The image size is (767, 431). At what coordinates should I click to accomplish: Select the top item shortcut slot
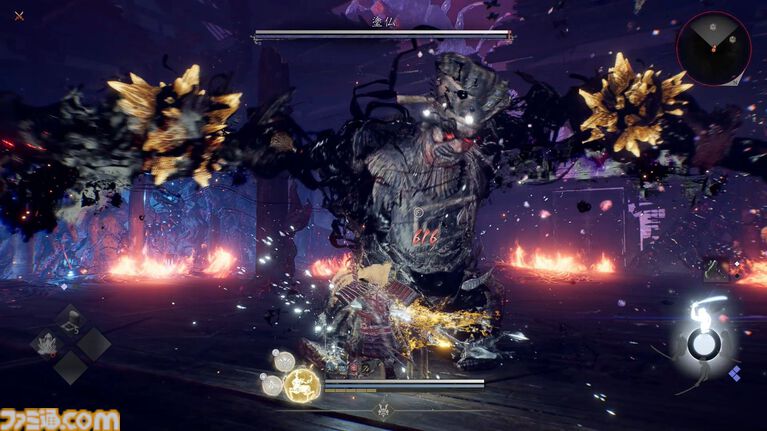[71, 321]
